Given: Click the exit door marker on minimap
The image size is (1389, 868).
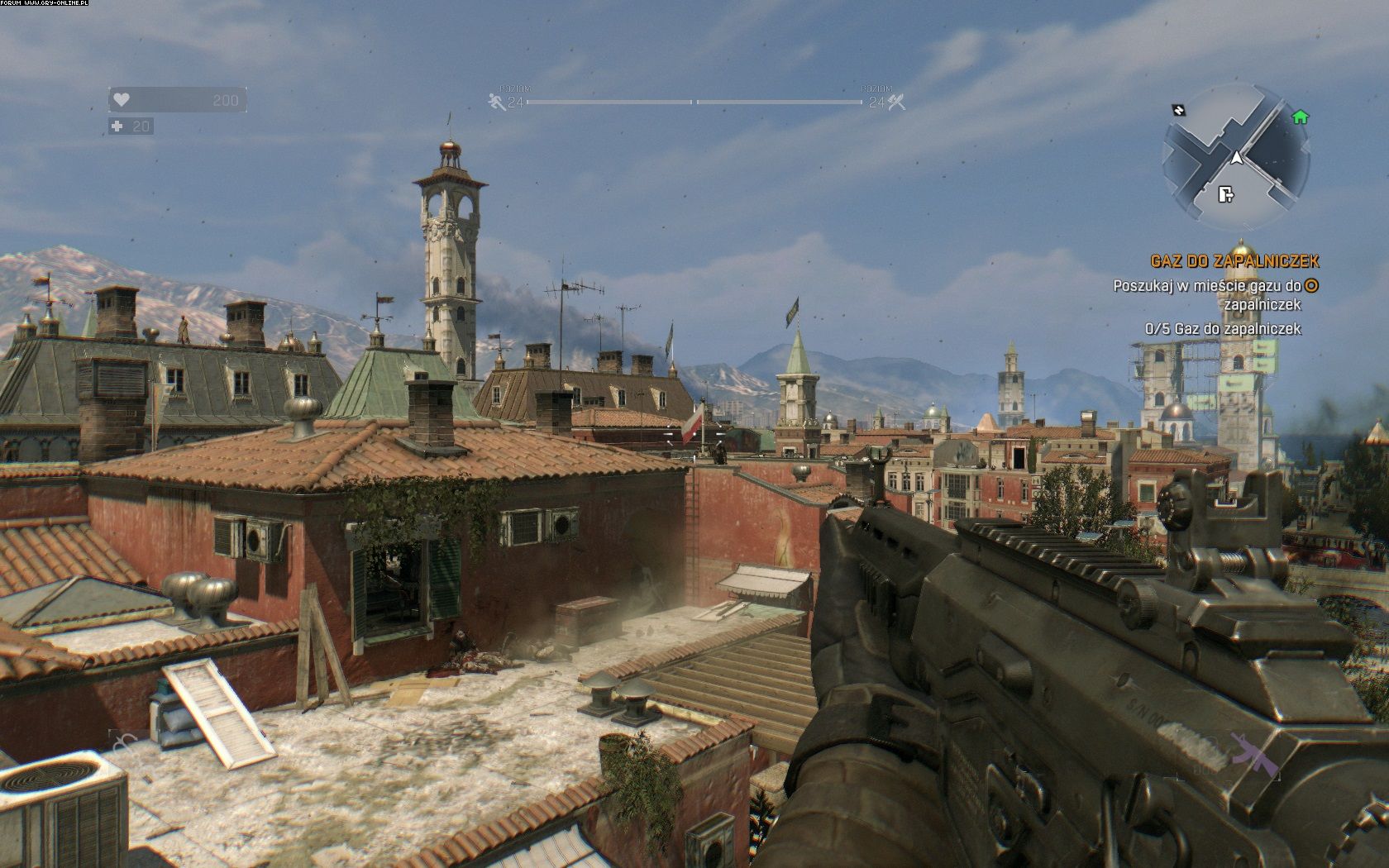Looking at the screenshot, I should [x=1226, y=194].
